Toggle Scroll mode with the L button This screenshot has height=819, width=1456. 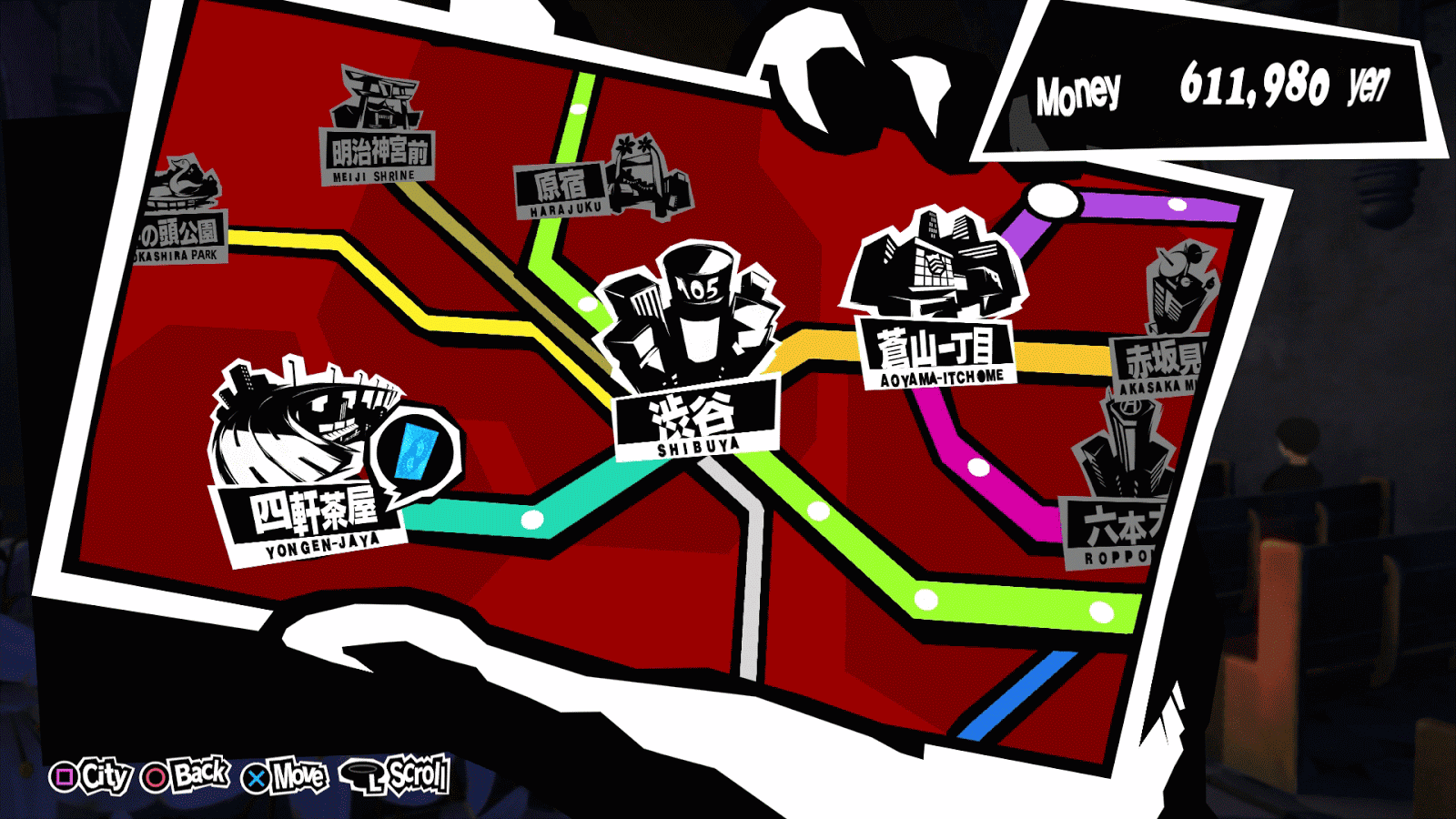click(x=402, y=778)
